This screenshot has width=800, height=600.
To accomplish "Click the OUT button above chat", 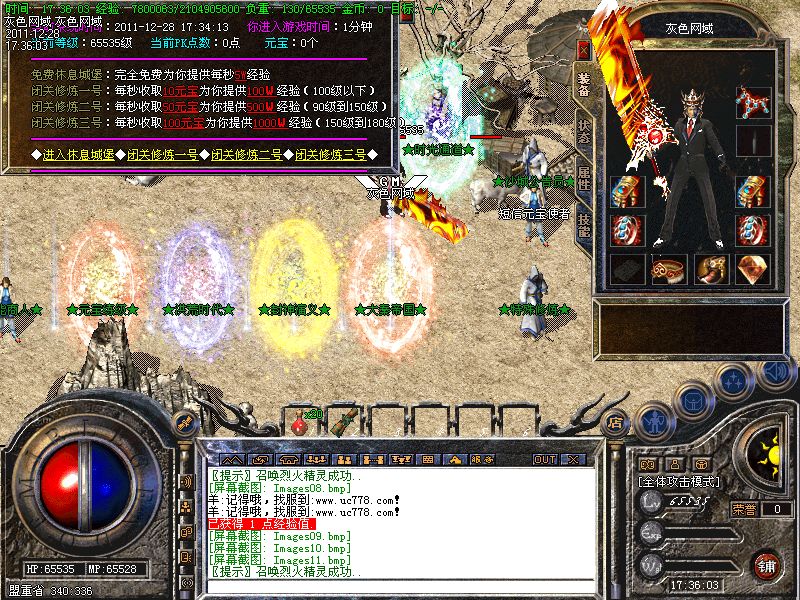I will click(x=545, y=460).
